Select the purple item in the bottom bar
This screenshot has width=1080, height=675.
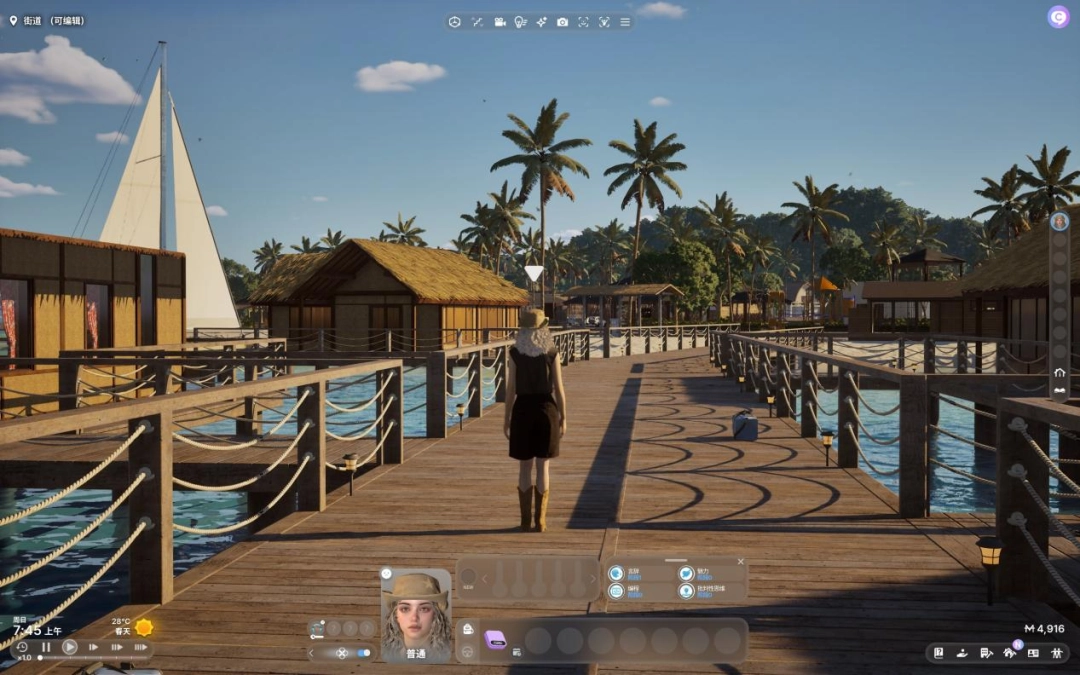pos(495,640)
